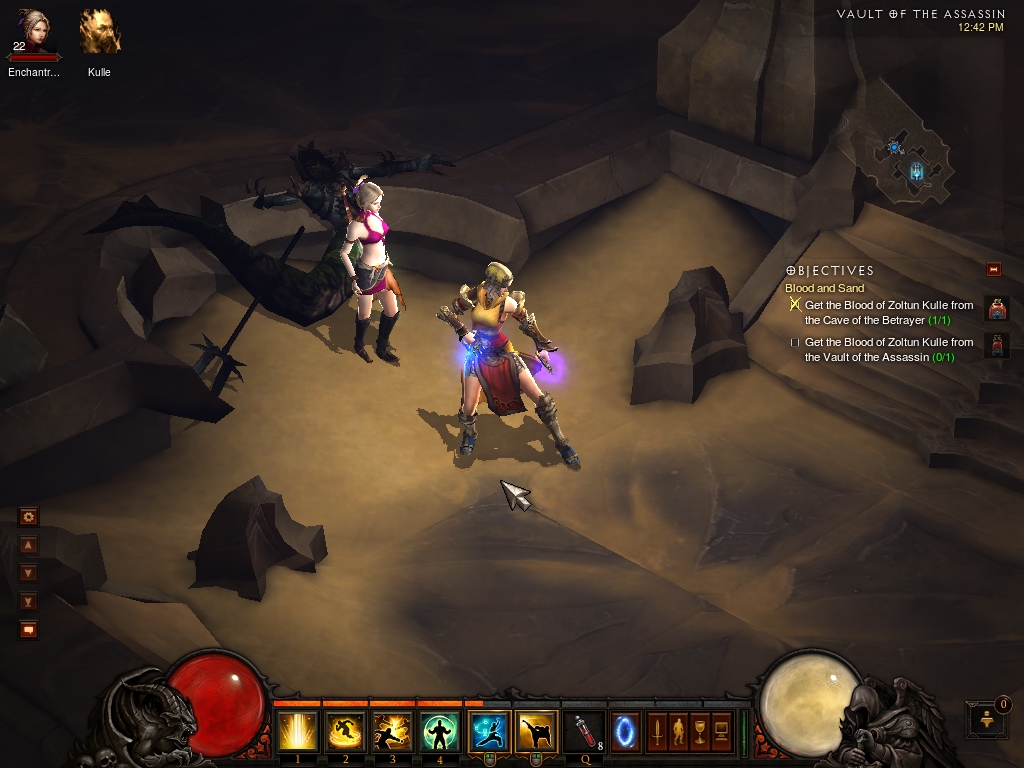Collapse the Objectives tracker panel

[993, 269]
